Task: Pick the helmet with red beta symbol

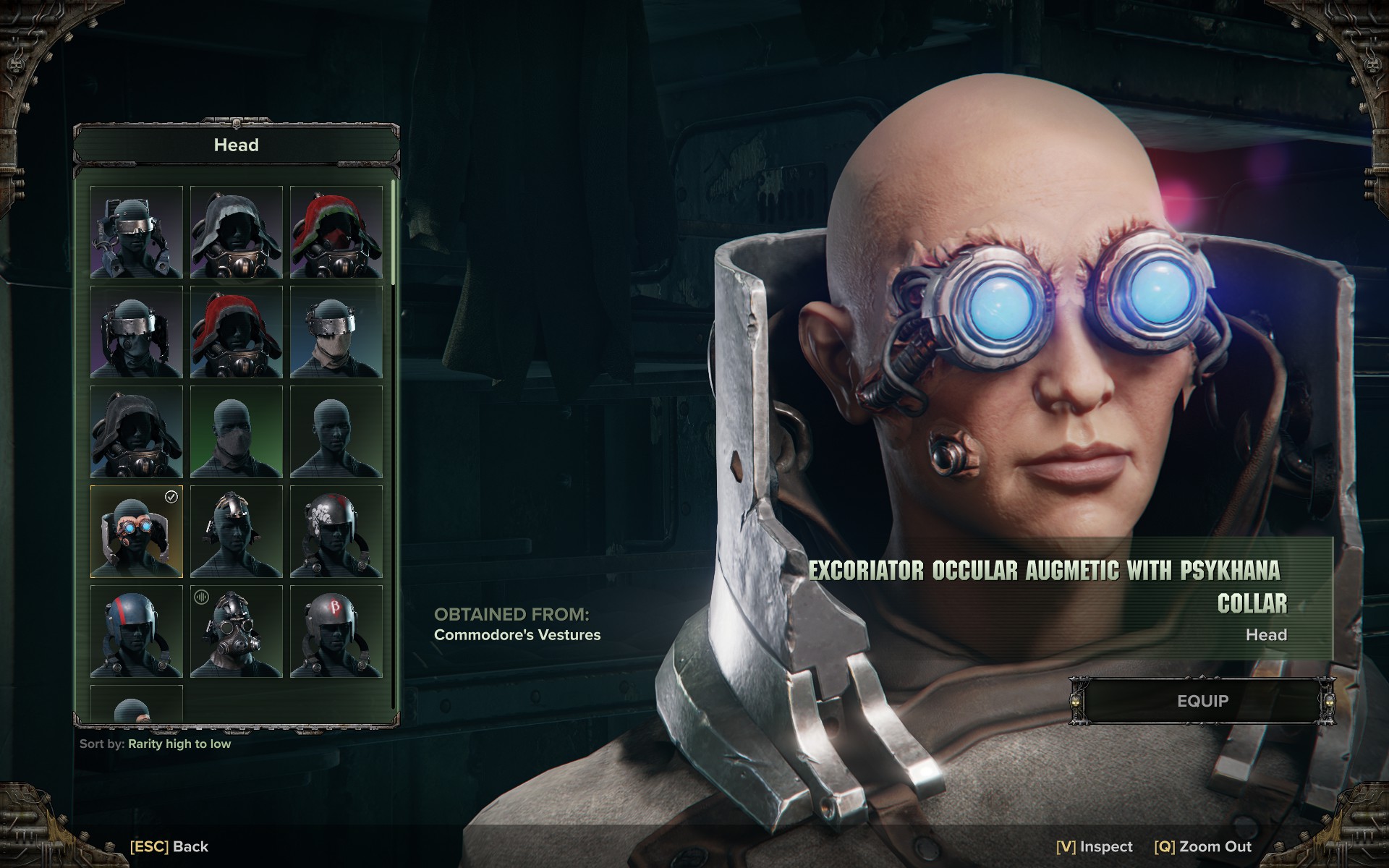Action: [336, 631]
